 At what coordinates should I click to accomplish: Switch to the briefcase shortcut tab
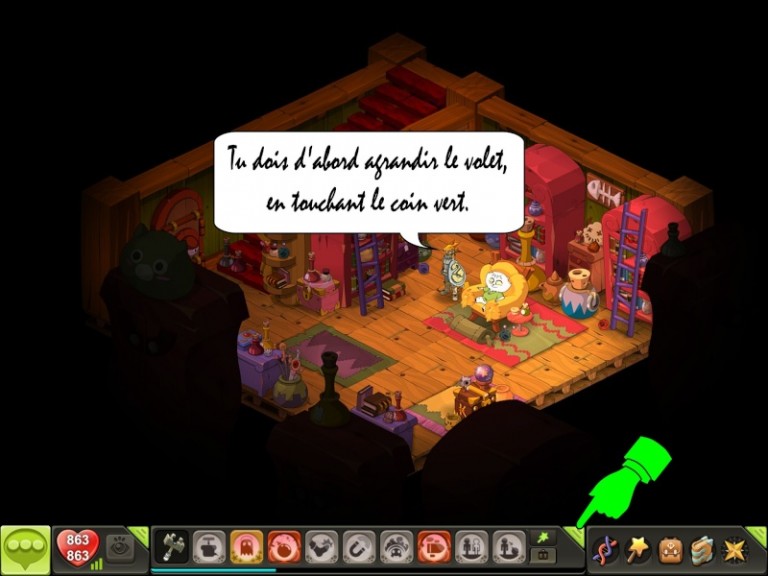[543, 555]
